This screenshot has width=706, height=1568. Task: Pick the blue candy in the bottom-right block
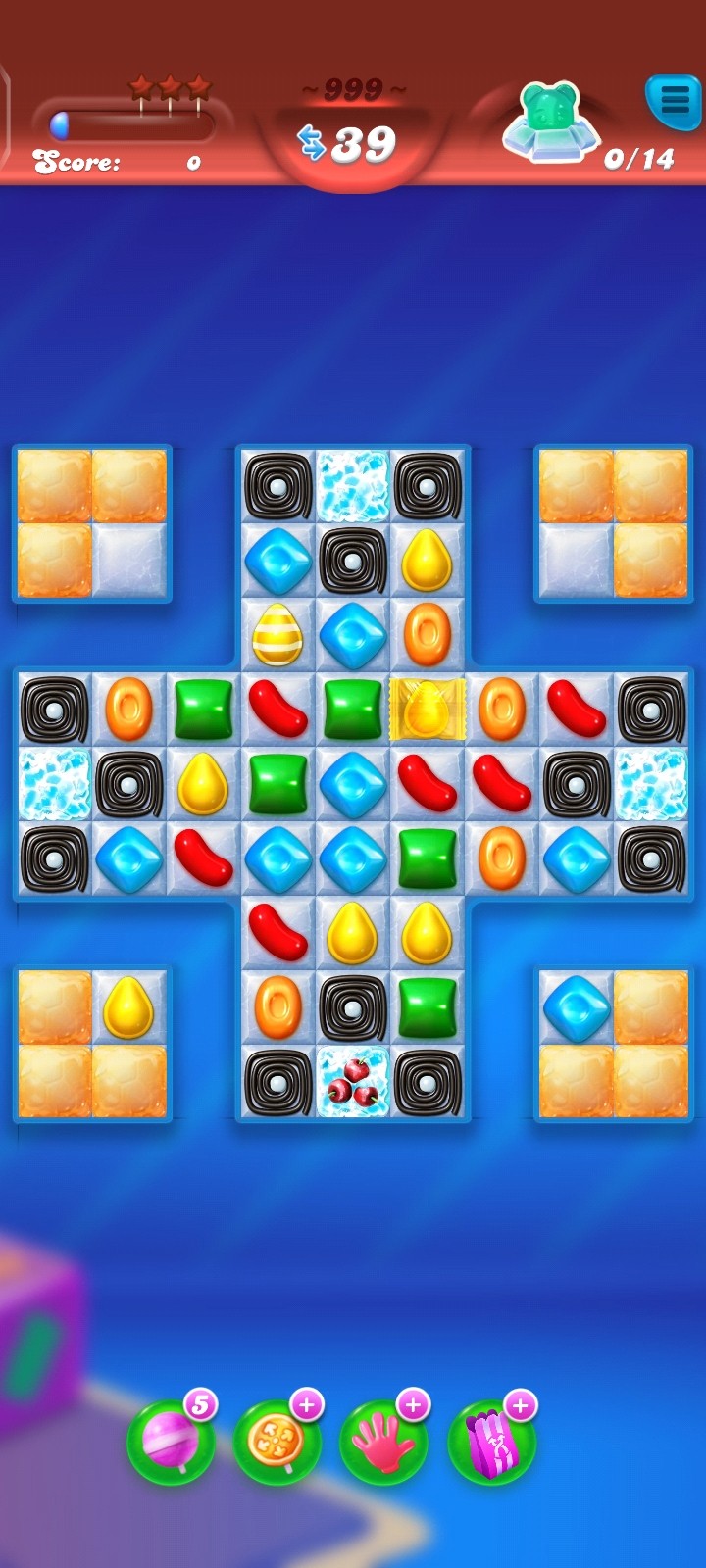click(577, 1006)
